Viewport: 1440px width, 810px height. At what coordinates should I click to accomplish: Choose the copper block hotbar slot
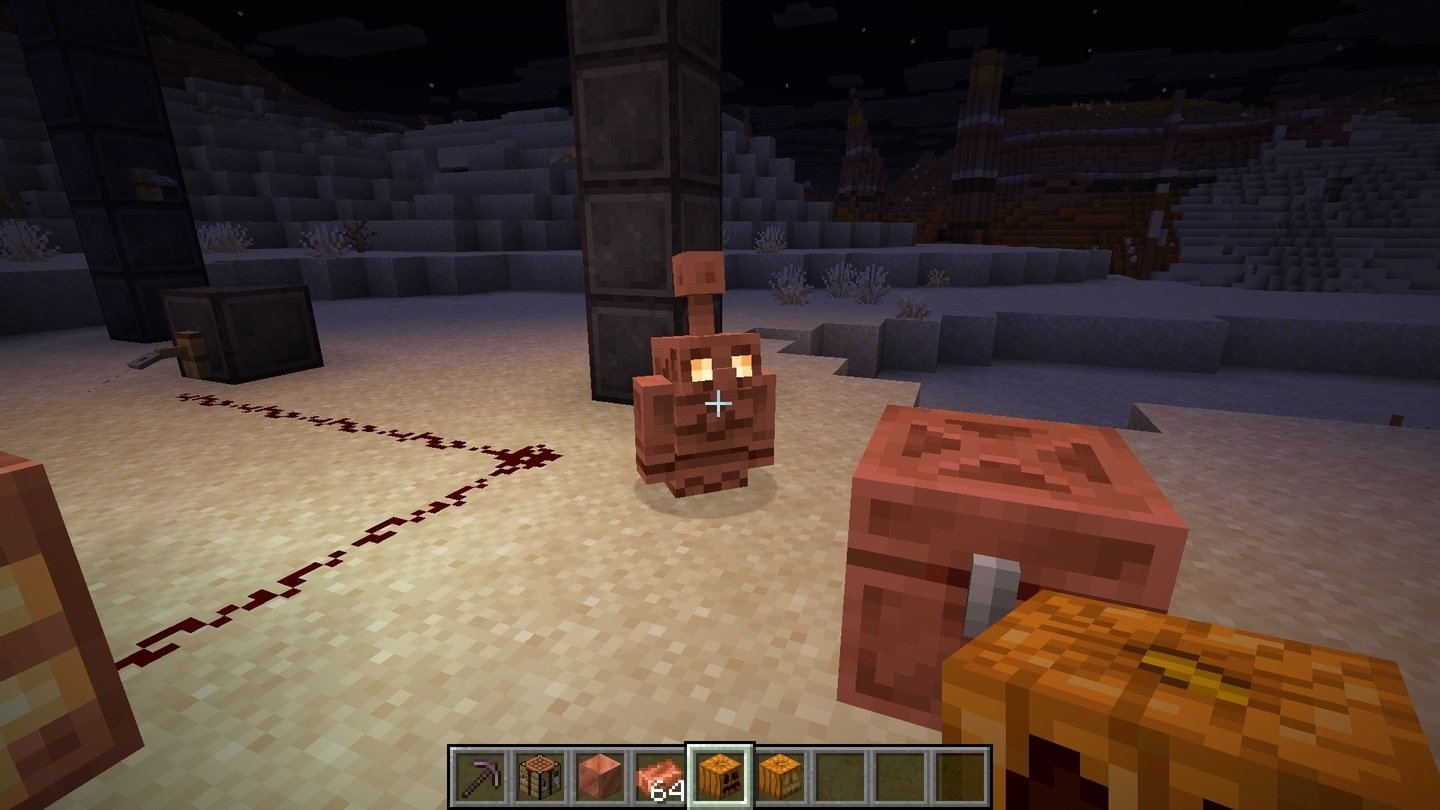[x=598, y=776]
